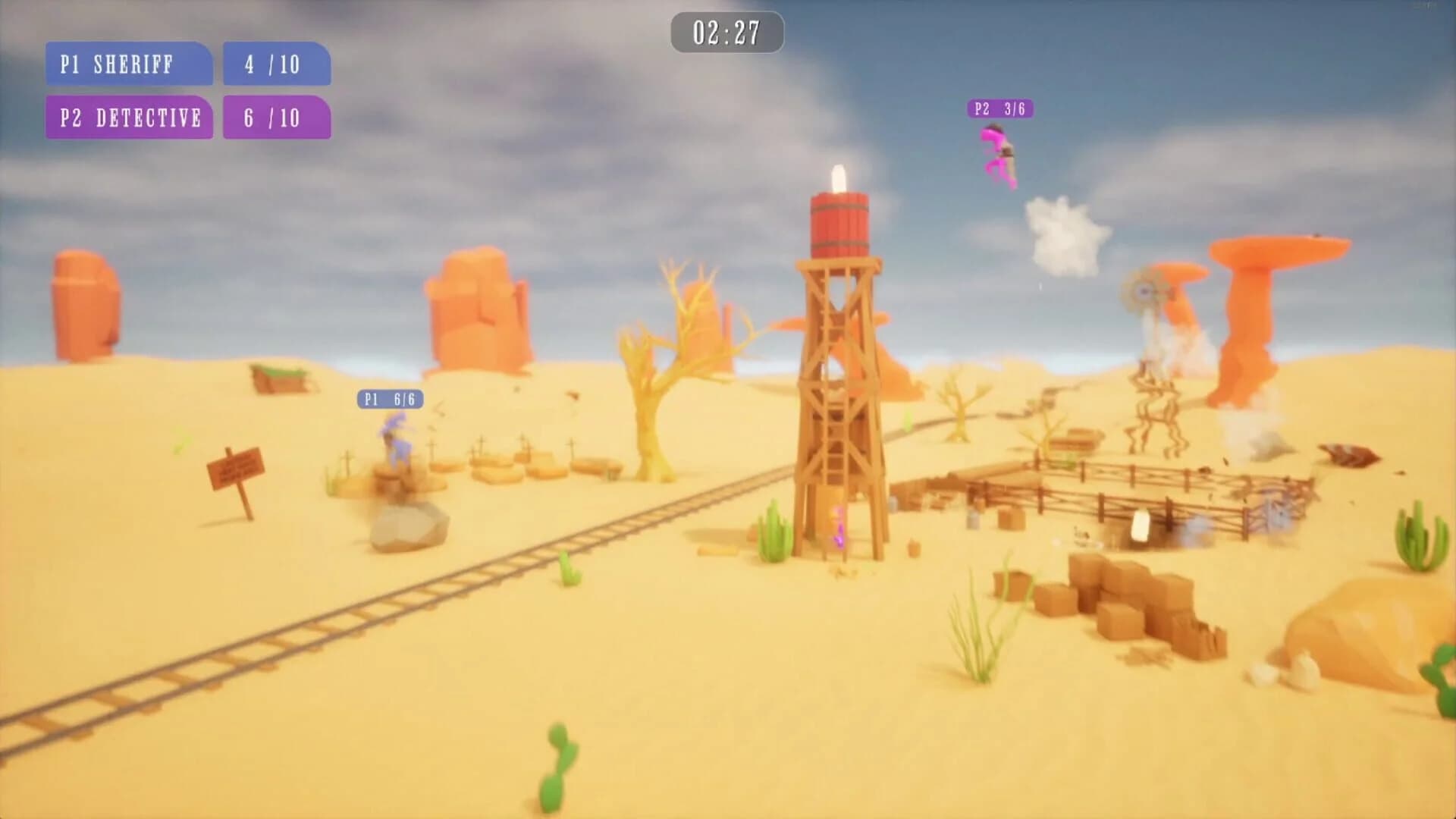This screenshot has height=819, width=1456.
Task: Click the P1 SHERIFF badge
Action: point(127,65)
